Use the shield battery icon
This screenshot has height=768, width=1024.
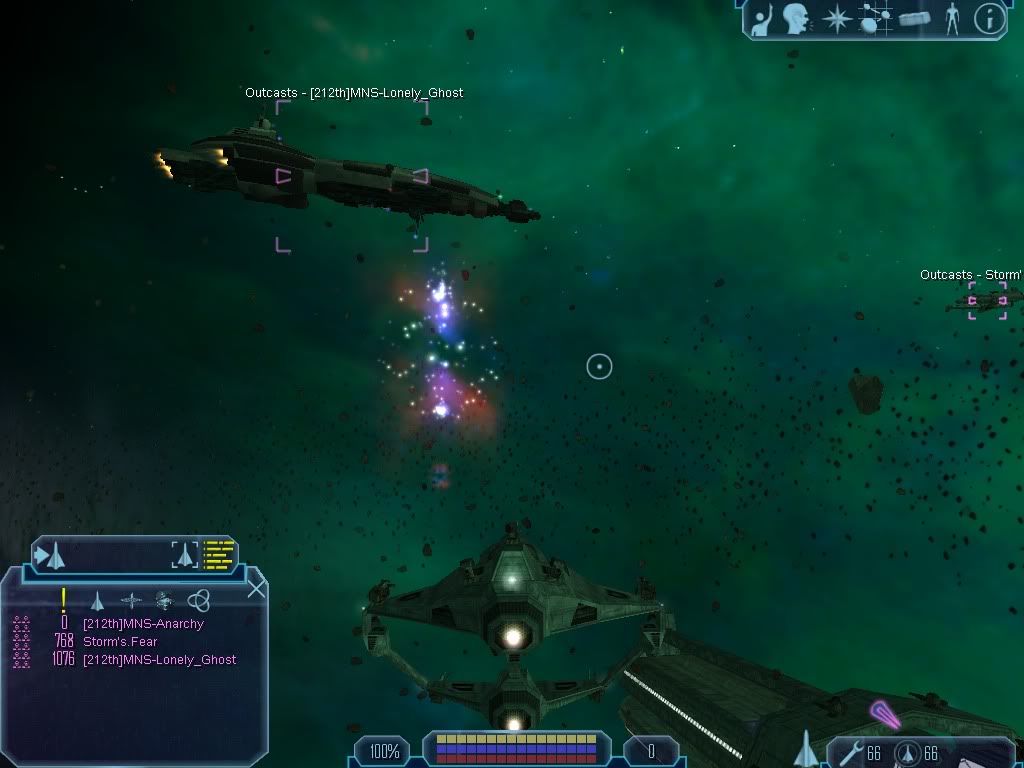(907, 753)
